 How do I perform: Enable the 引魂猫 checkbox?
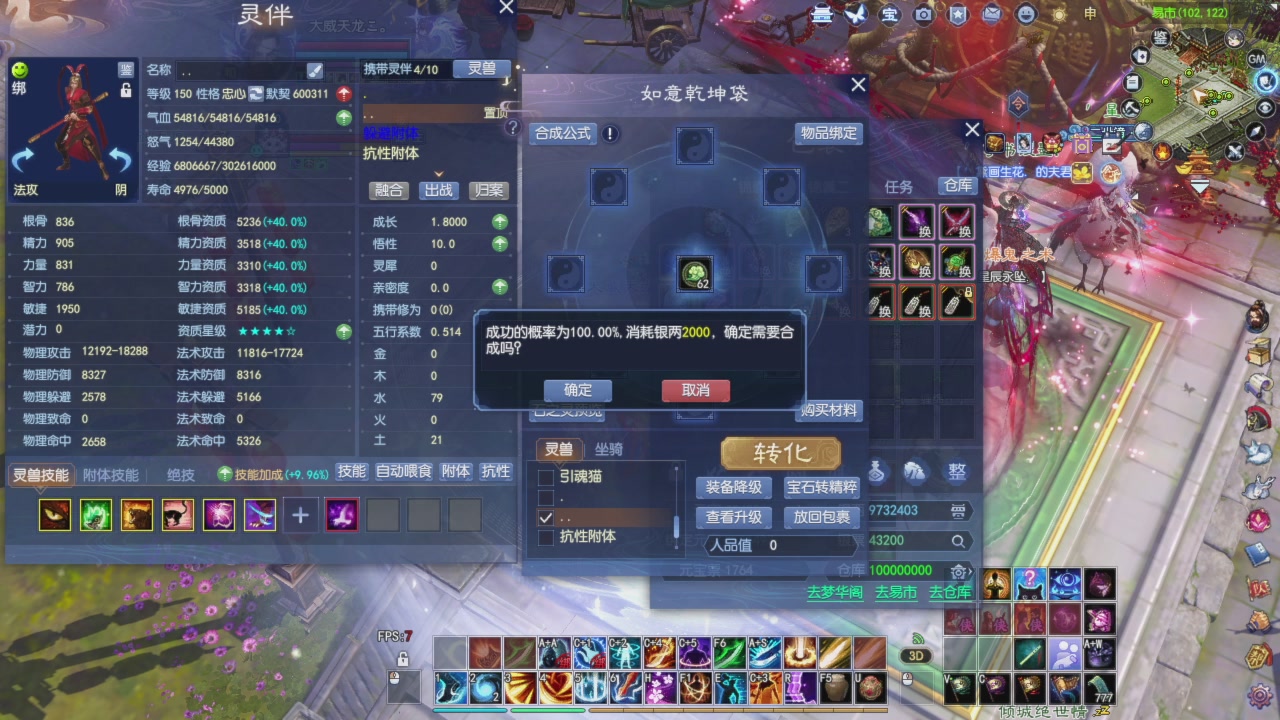coord(546,476)
